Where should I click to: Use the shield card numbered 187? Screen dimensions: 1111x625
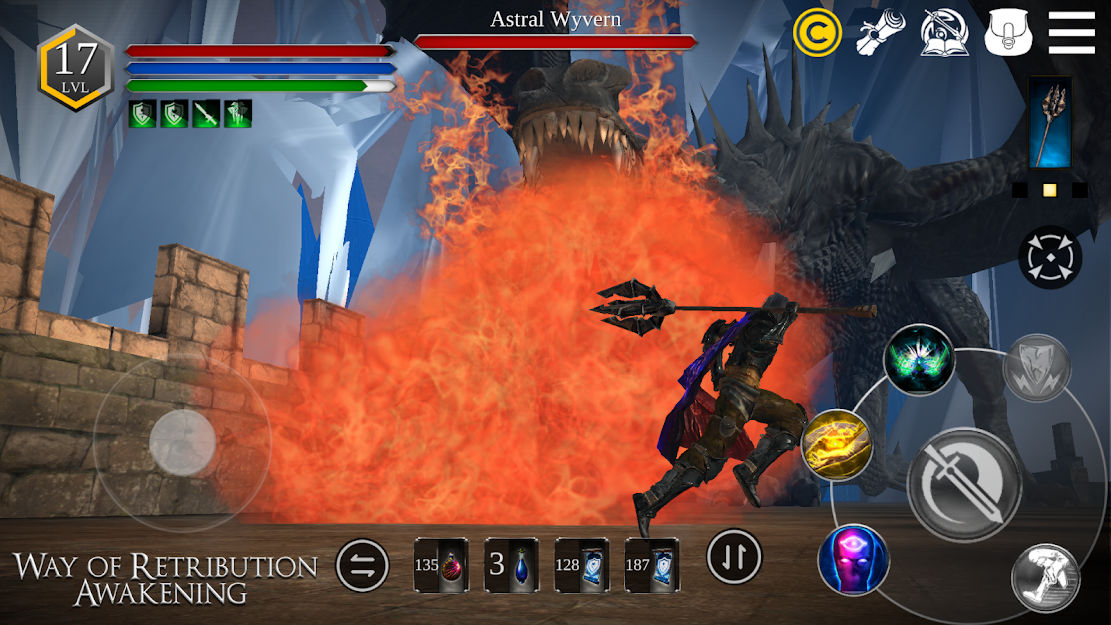[x=651, y=565]
